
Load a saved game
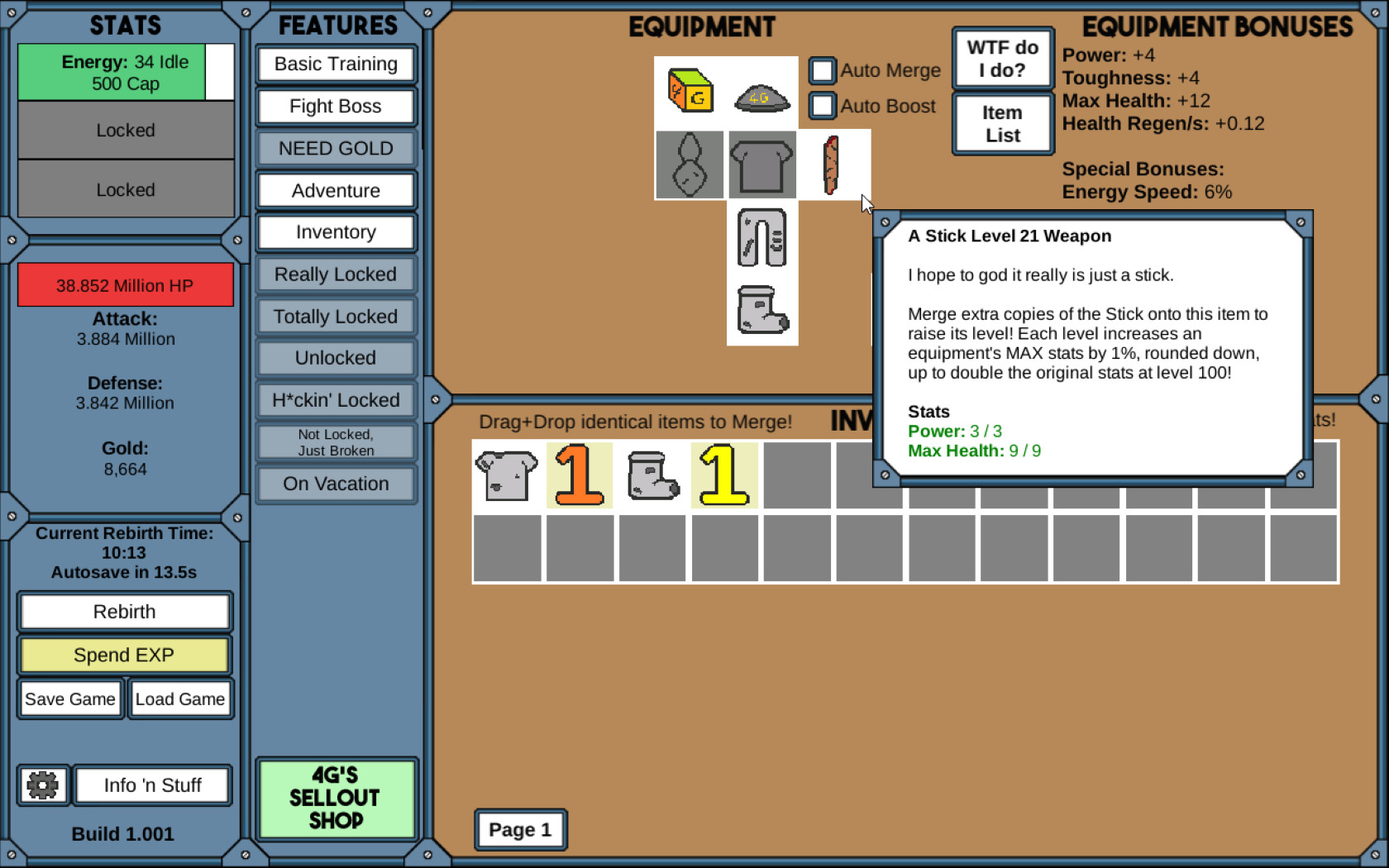(180, 699)
